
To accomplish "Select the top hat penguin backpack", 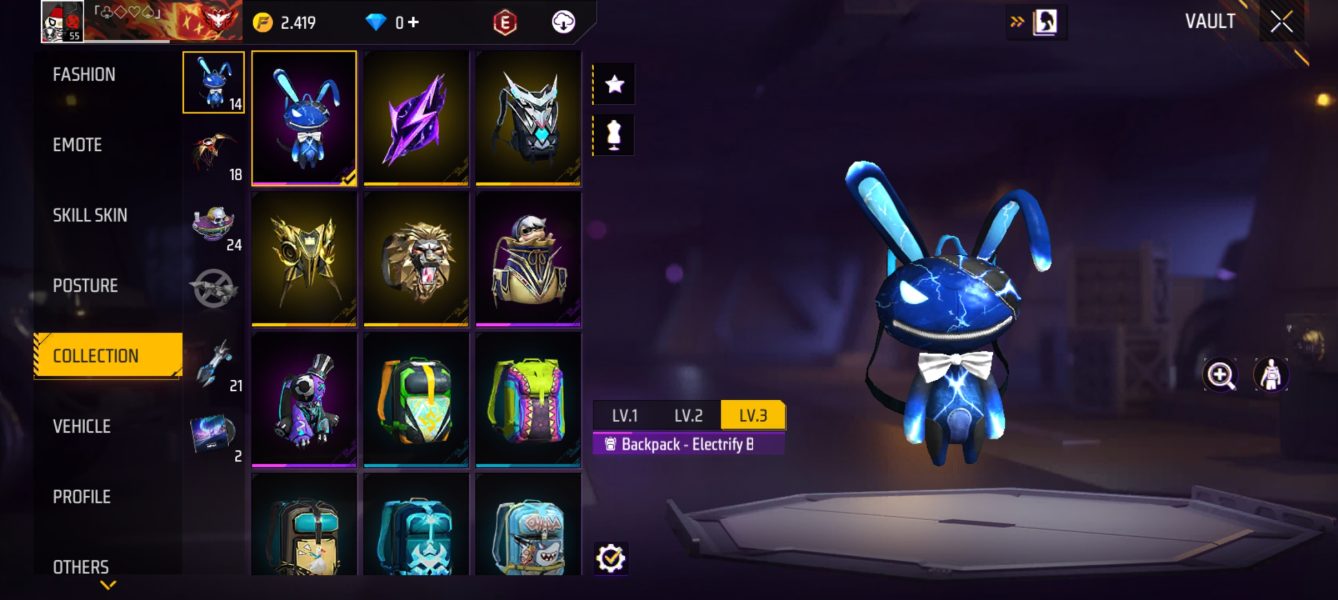I will tap(304, 398).
